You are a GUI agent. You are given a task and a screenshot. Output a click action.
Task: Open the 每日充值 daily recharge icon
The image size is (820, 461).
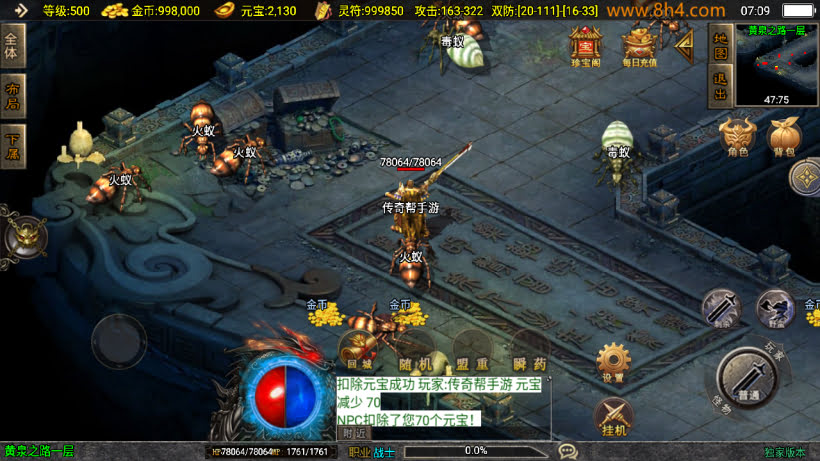638,44
